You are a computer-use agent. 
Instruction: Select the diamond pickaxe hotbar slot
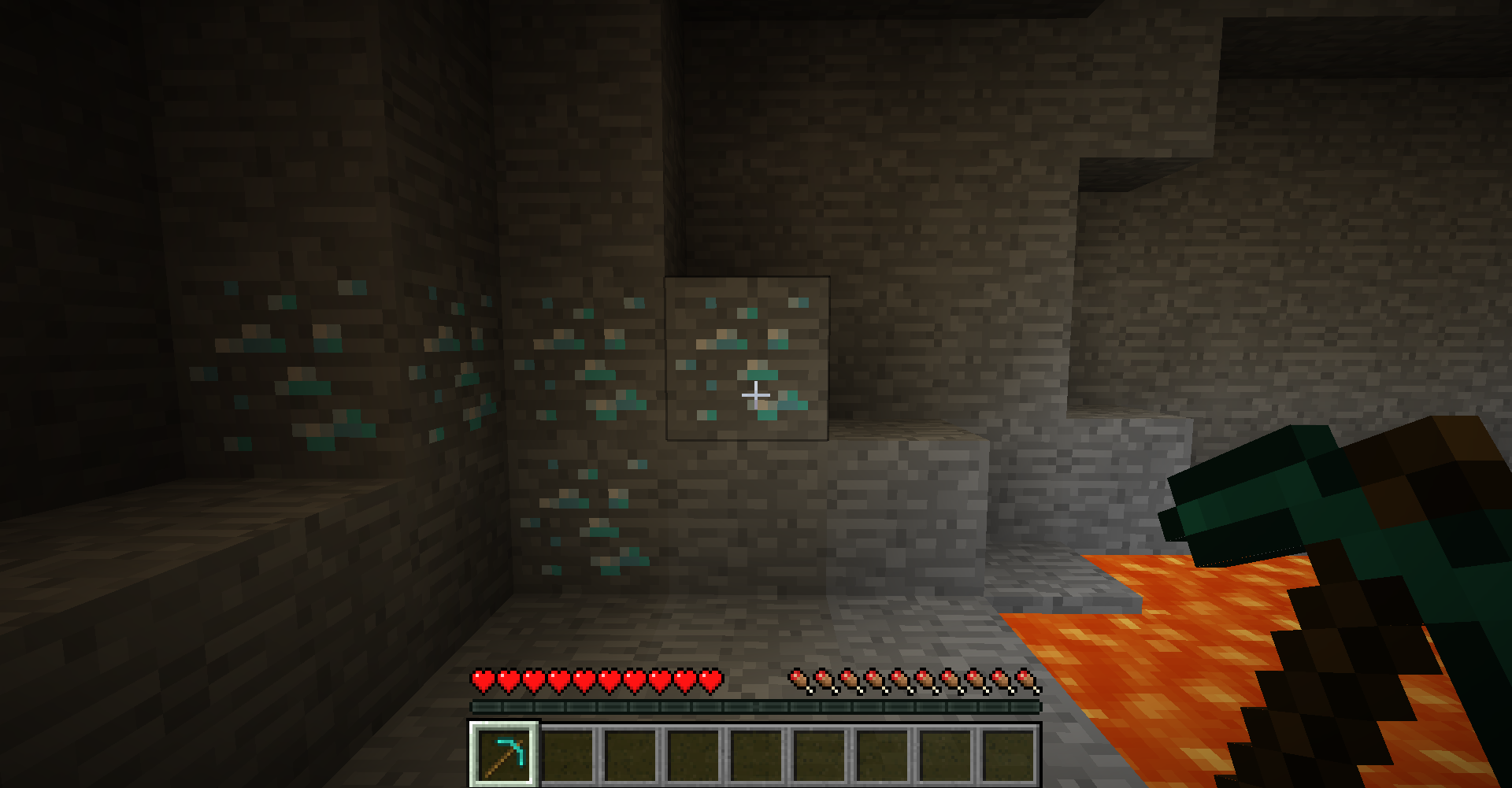click(504, 753)
